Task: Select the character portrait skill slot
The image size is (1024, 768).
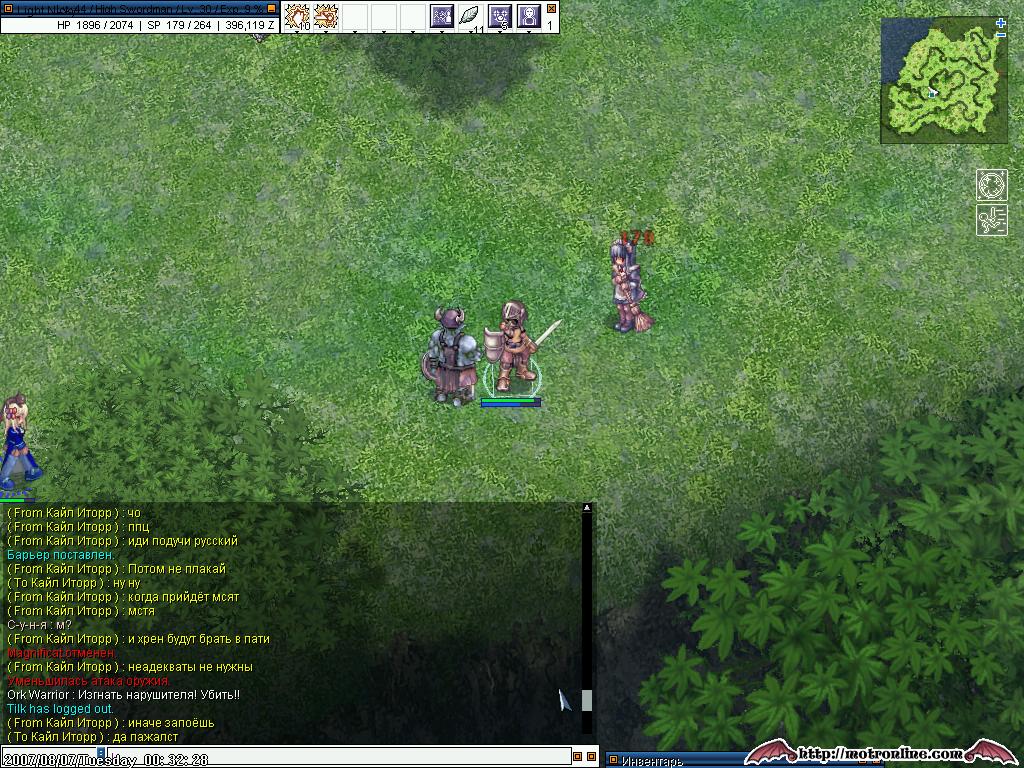Action: [x=528, y=16]
